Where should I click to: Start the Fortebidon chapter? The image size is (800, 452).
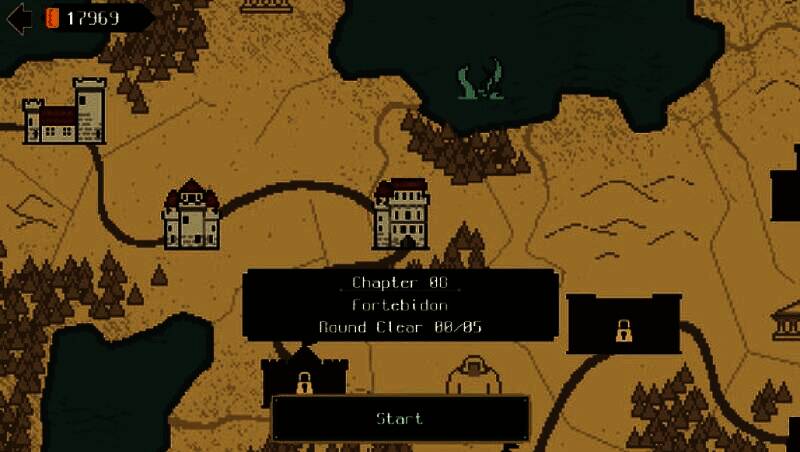point(400,418)
